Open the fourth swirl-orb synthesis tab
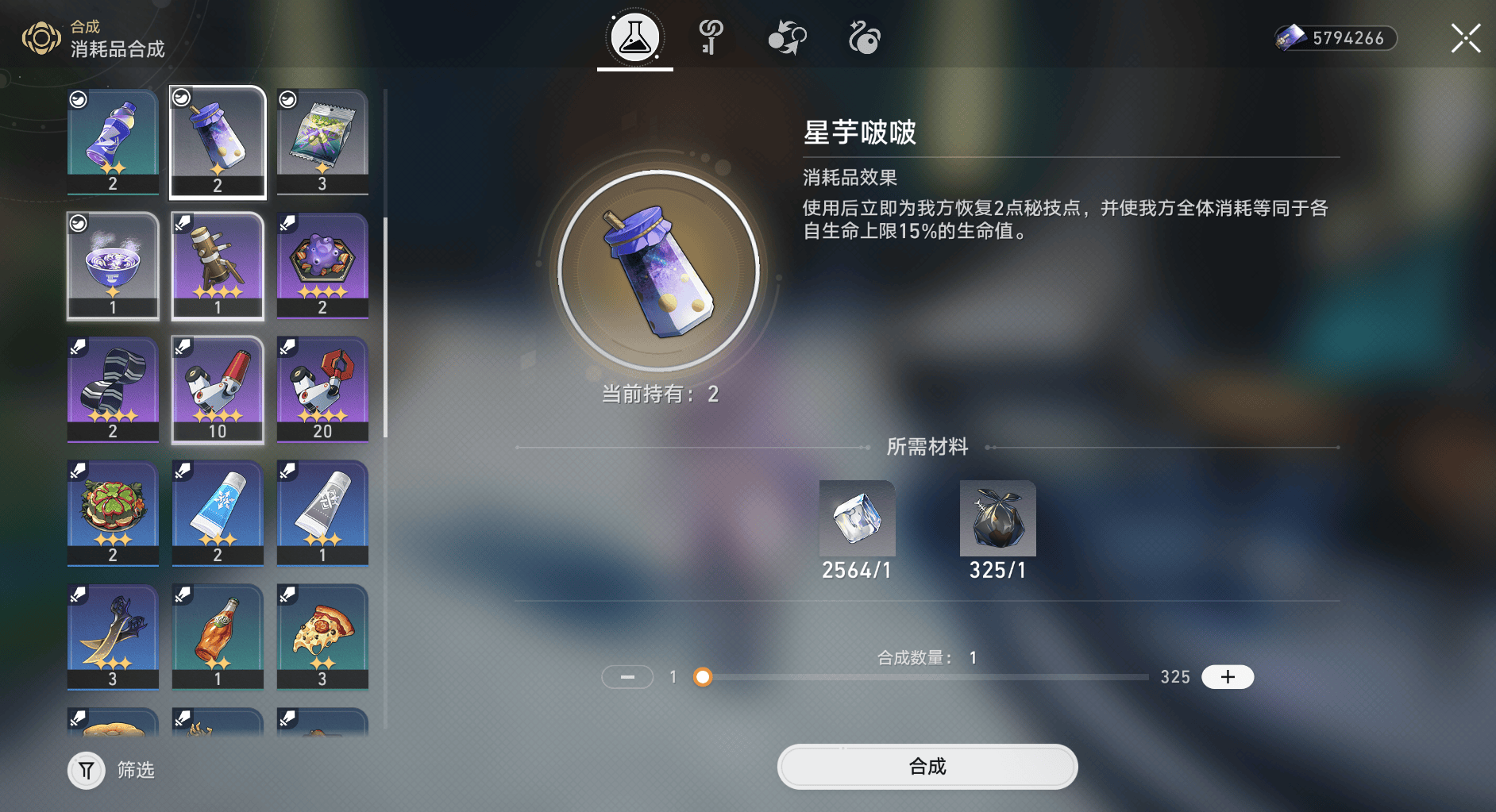This screenshot has width=1496, height=812. tap(864, 37)
